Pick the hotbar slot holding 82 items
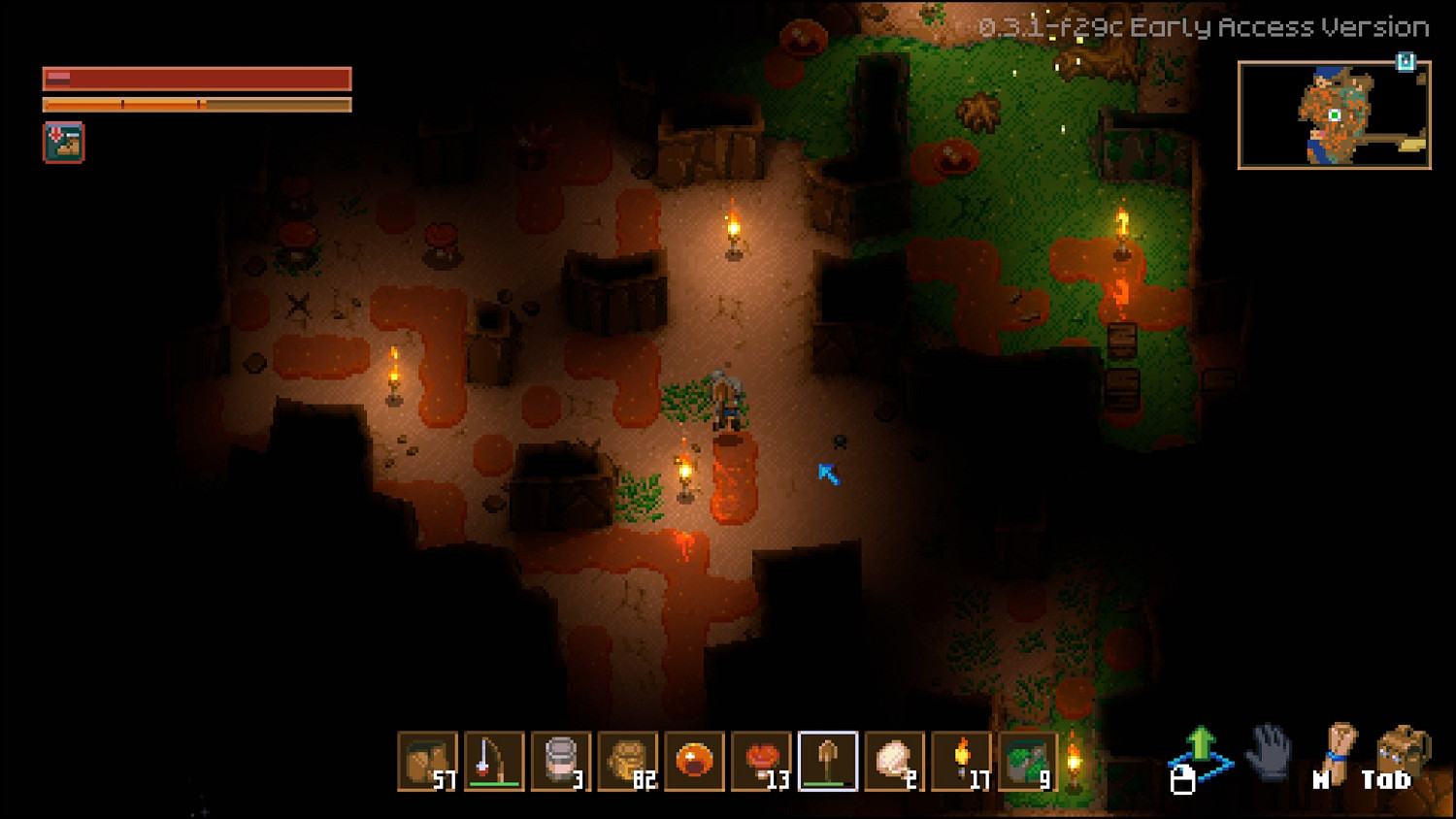This screenshot has height=819, width=1456. [628, 762]
